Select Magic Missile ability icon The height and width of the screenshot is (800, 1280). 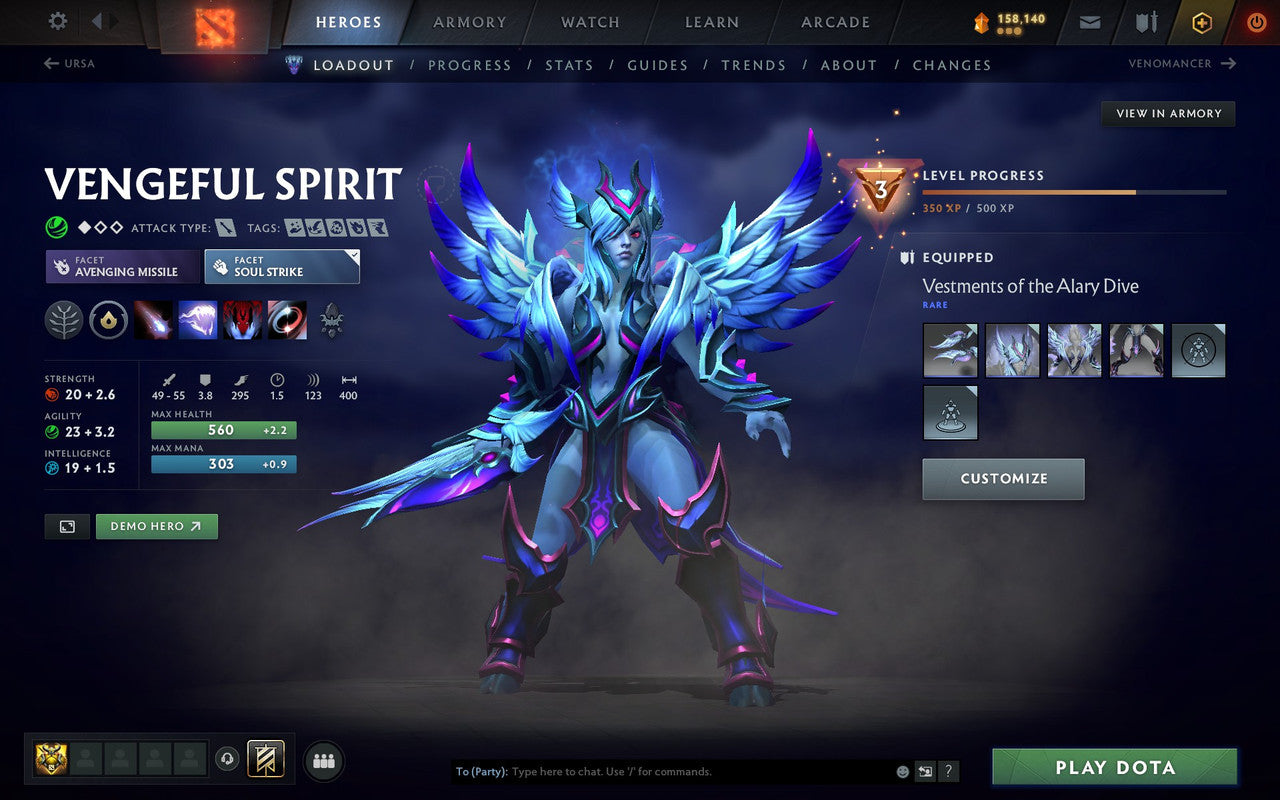[x=152, y=320]
